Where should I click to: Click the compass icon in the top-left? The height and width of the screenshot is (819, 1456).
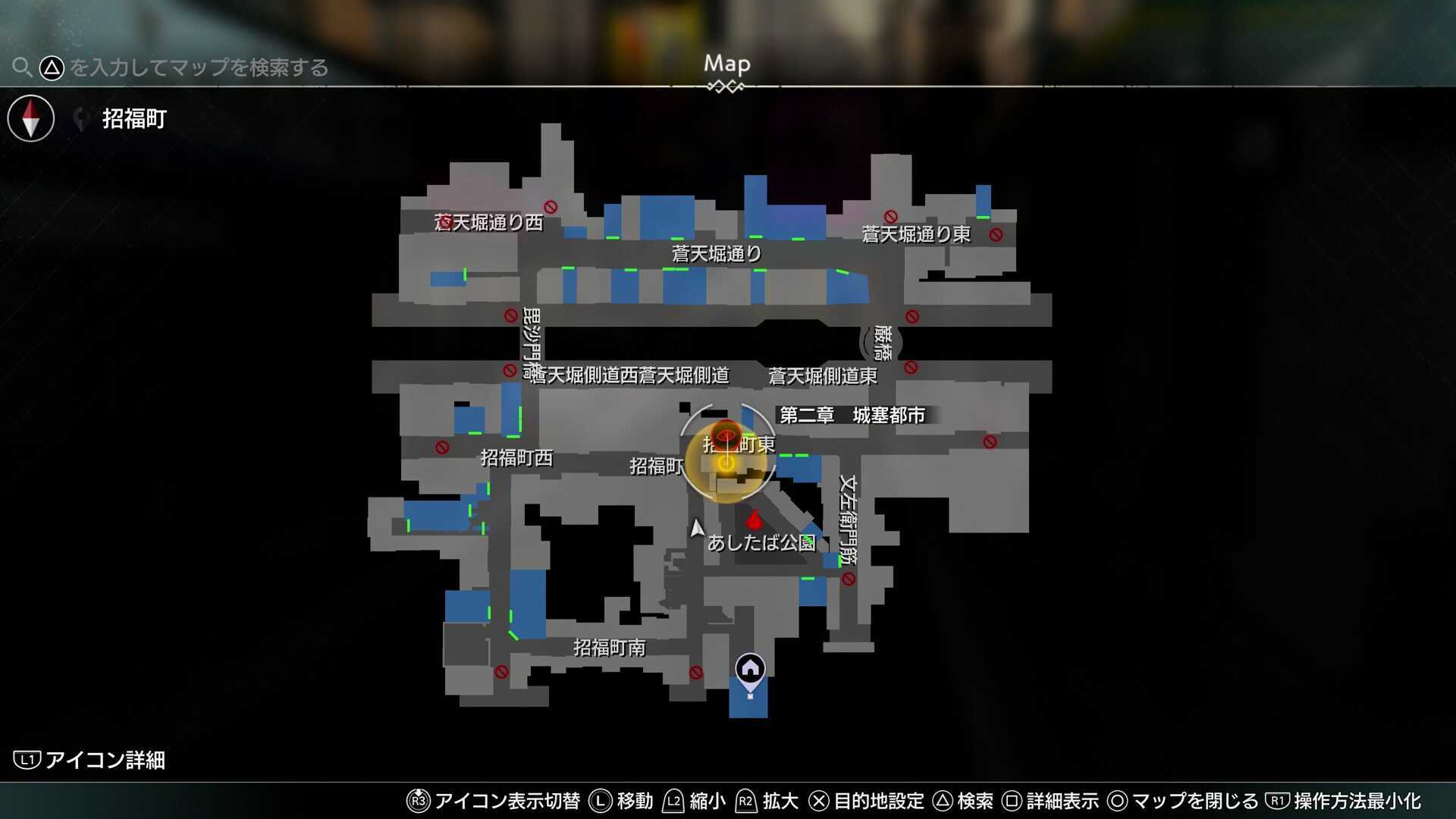coord(30,118)
